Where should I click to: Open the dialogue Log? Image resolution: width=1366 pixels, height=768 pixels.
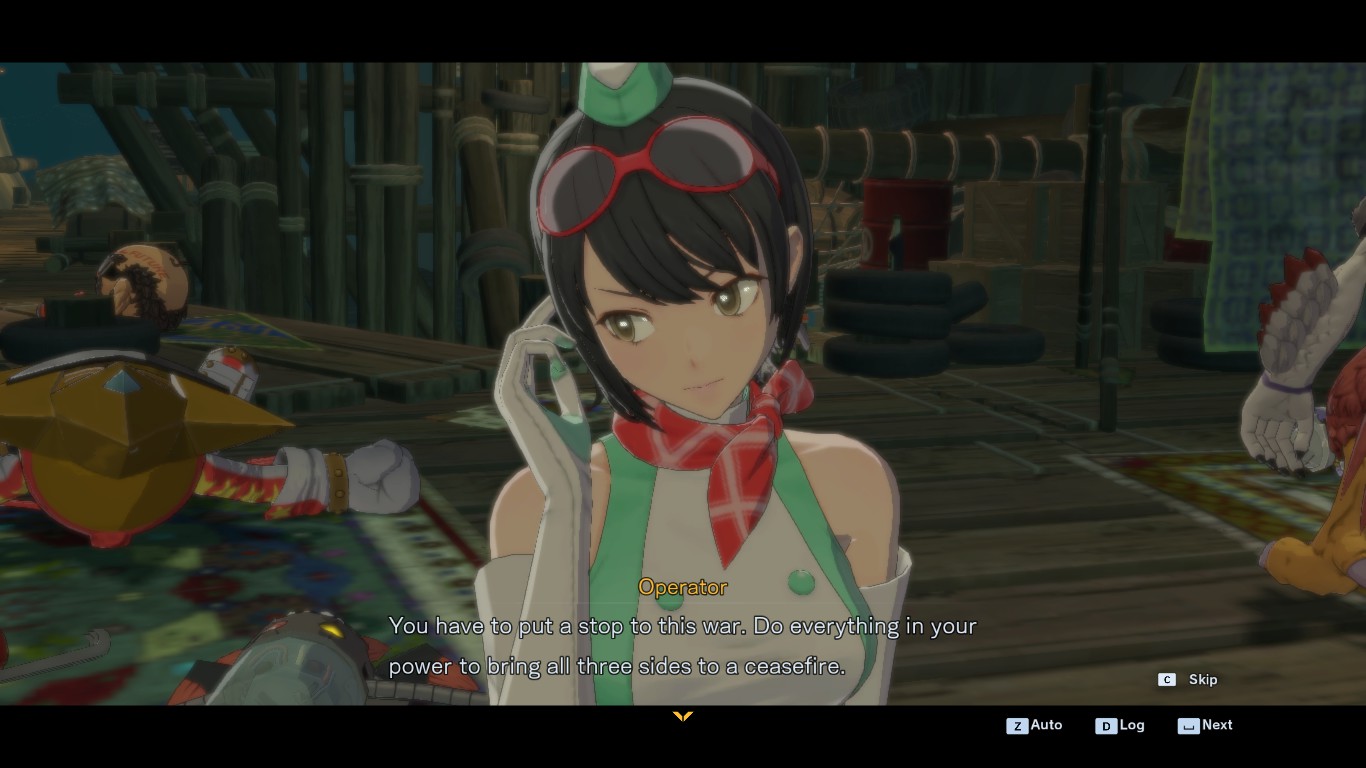tap(1121, 726)
